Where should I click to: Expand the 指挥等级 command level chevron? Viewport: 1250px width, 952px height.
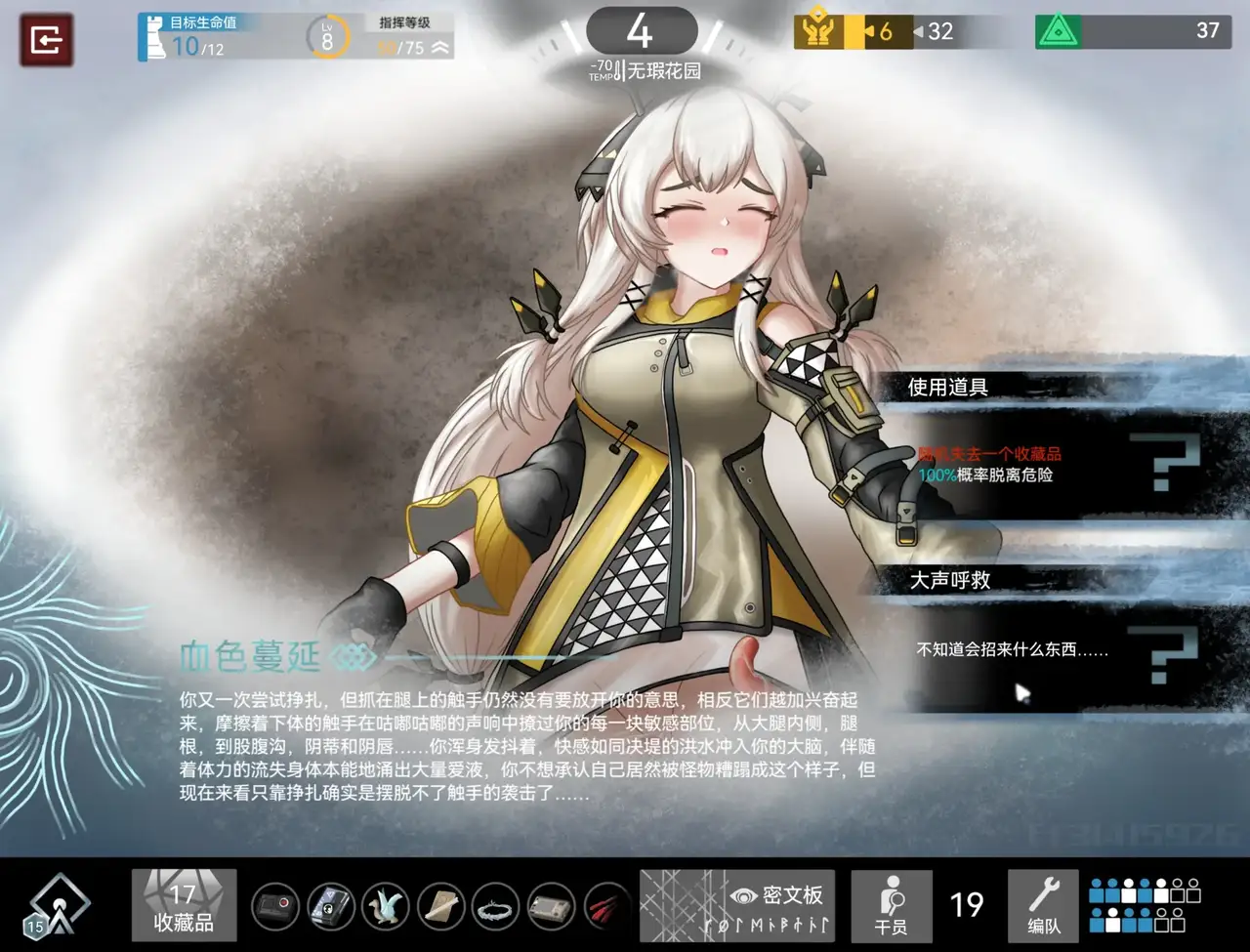pyautogui.click(x=439, y=47)
